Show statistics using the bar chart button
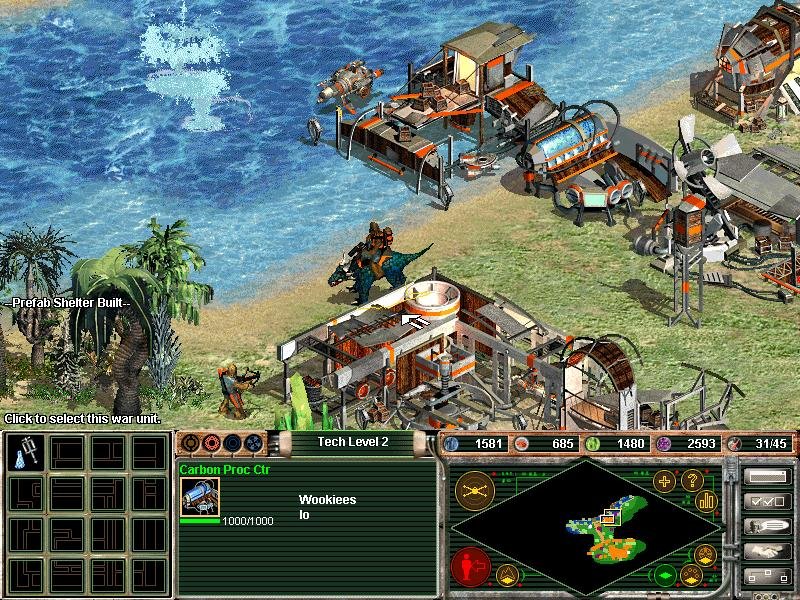Image resolution: width=800 pixels, height=600 pixels. point(708,500)
